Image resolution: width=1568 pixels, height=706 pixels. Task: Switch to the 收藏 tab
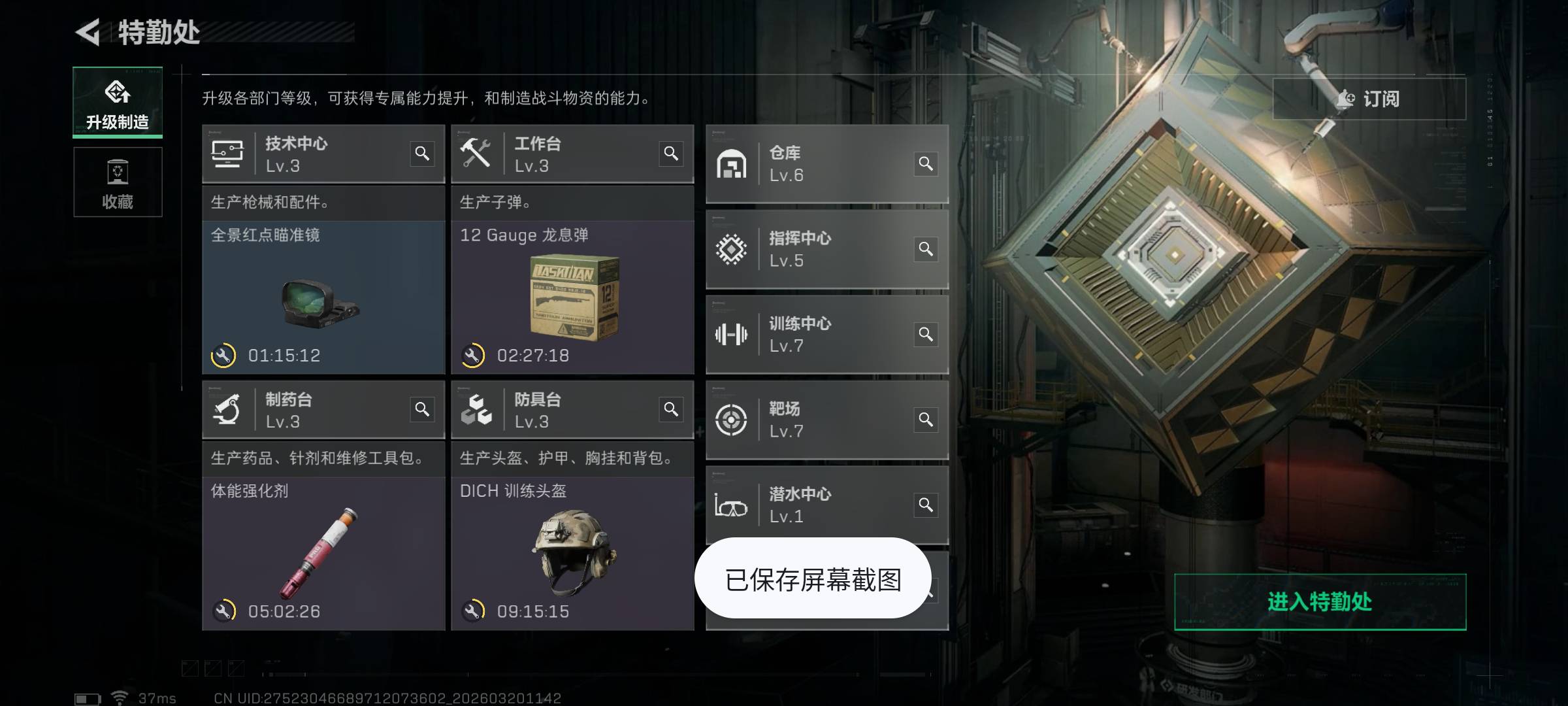coord(118,183)
